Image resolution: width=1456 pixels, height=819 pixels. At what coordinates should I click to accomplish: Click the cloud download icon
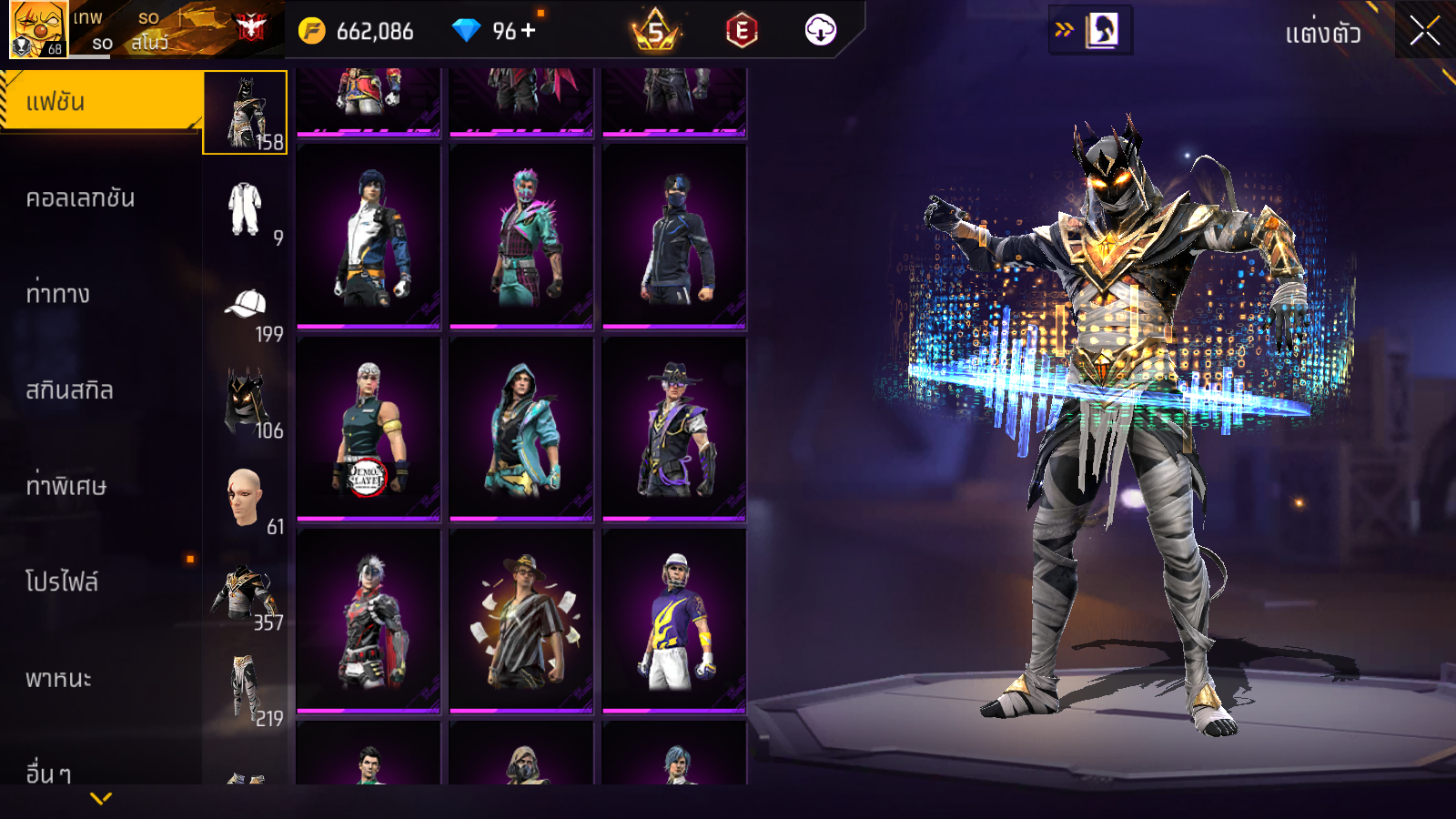click(820, 31)
